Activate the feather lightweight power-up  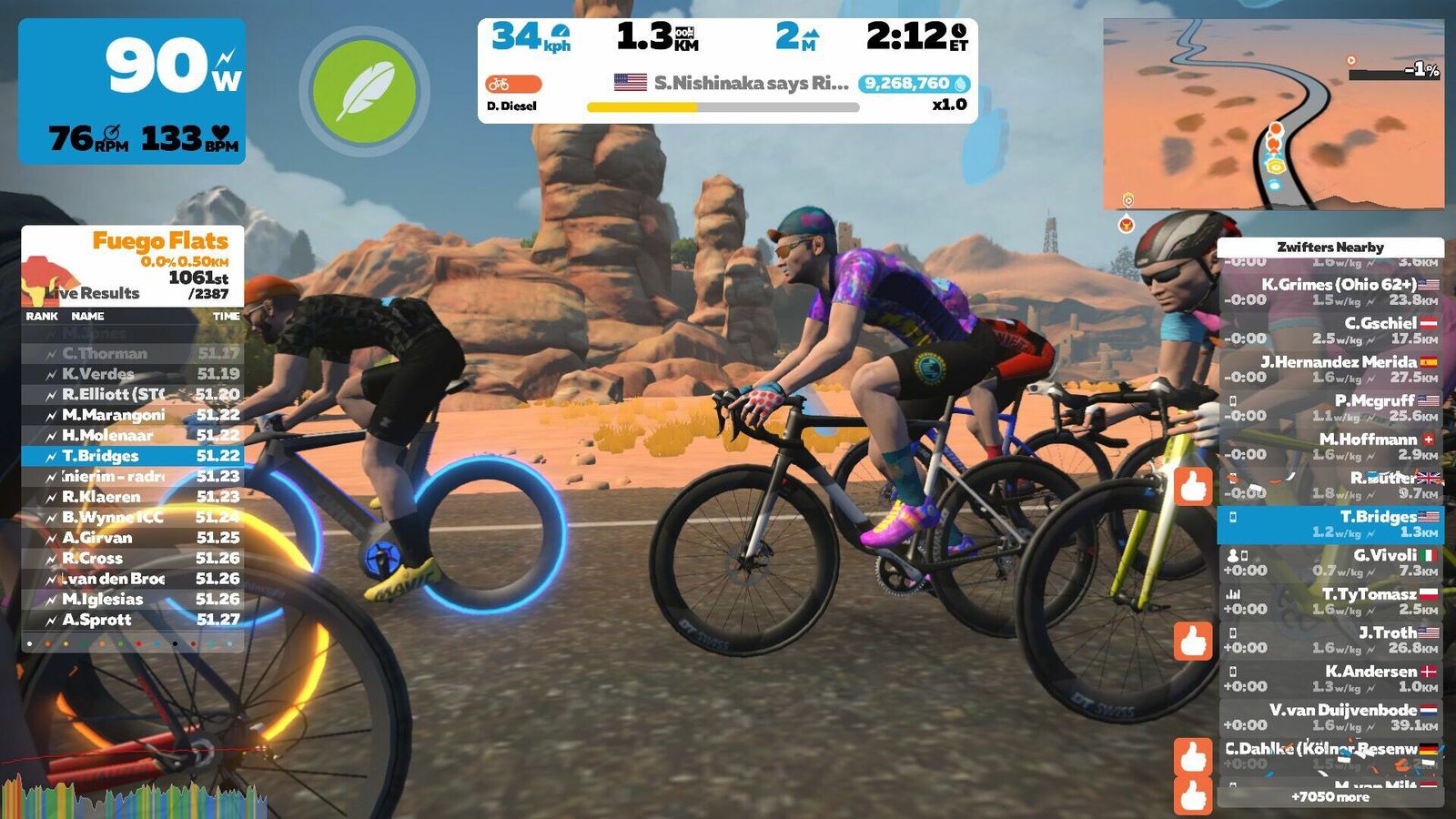tap(364, 91)
